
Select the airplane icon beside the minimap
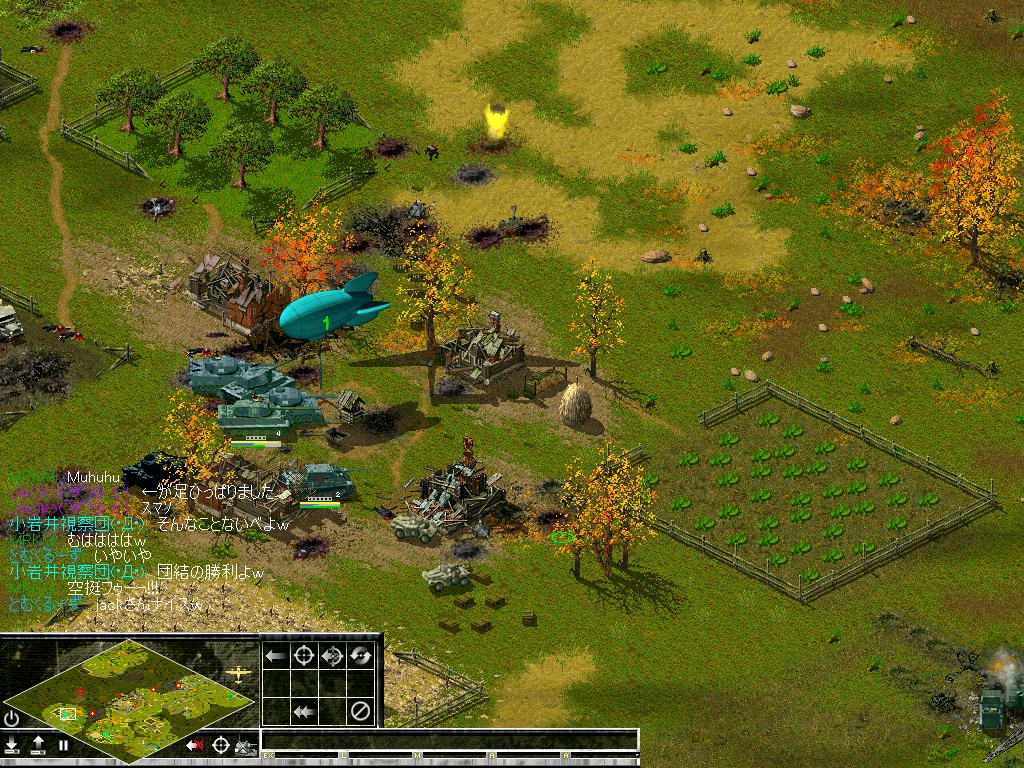240,674
